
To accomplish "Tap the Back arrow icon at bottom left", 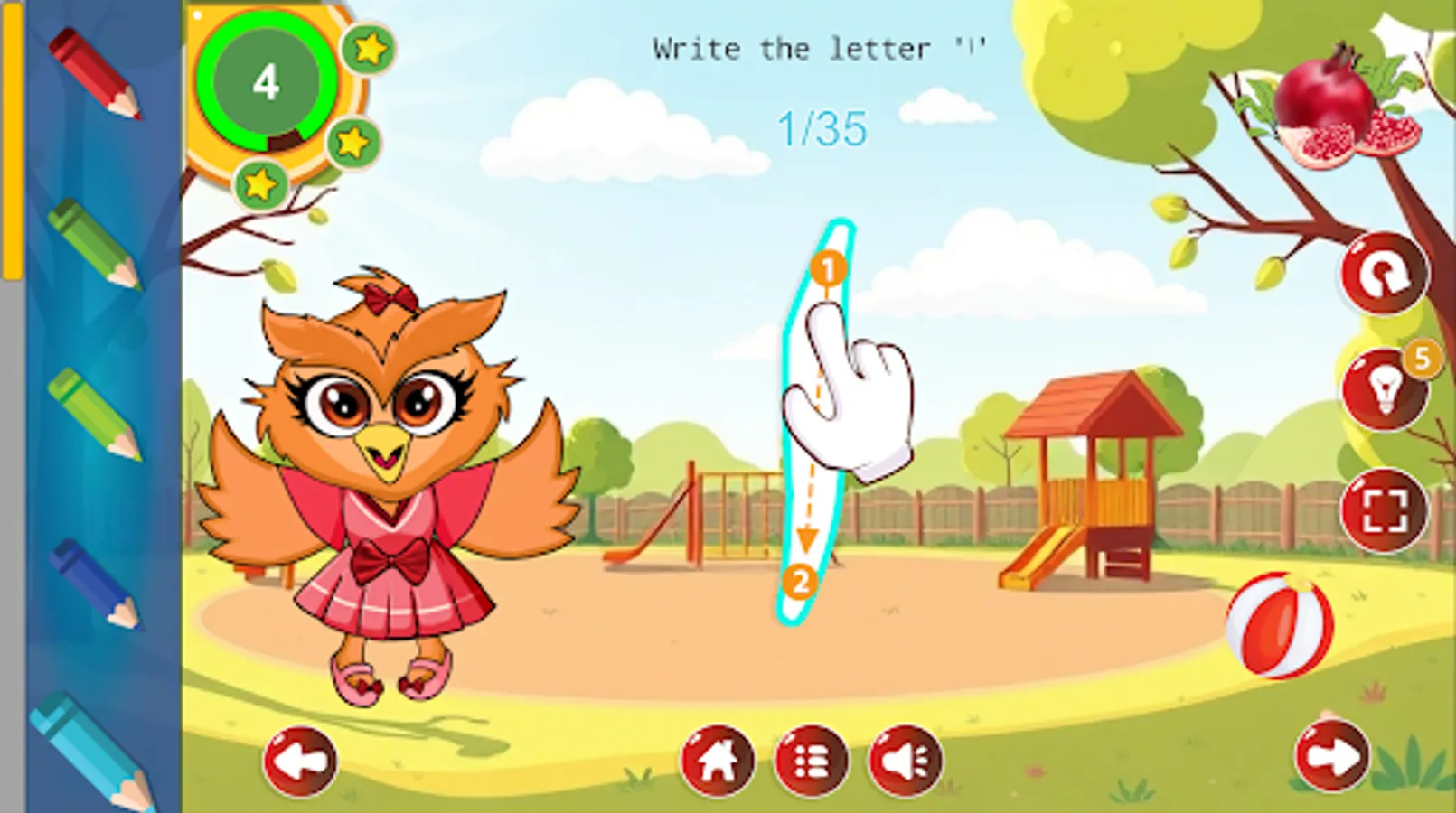I will click(x=298, y=762).
